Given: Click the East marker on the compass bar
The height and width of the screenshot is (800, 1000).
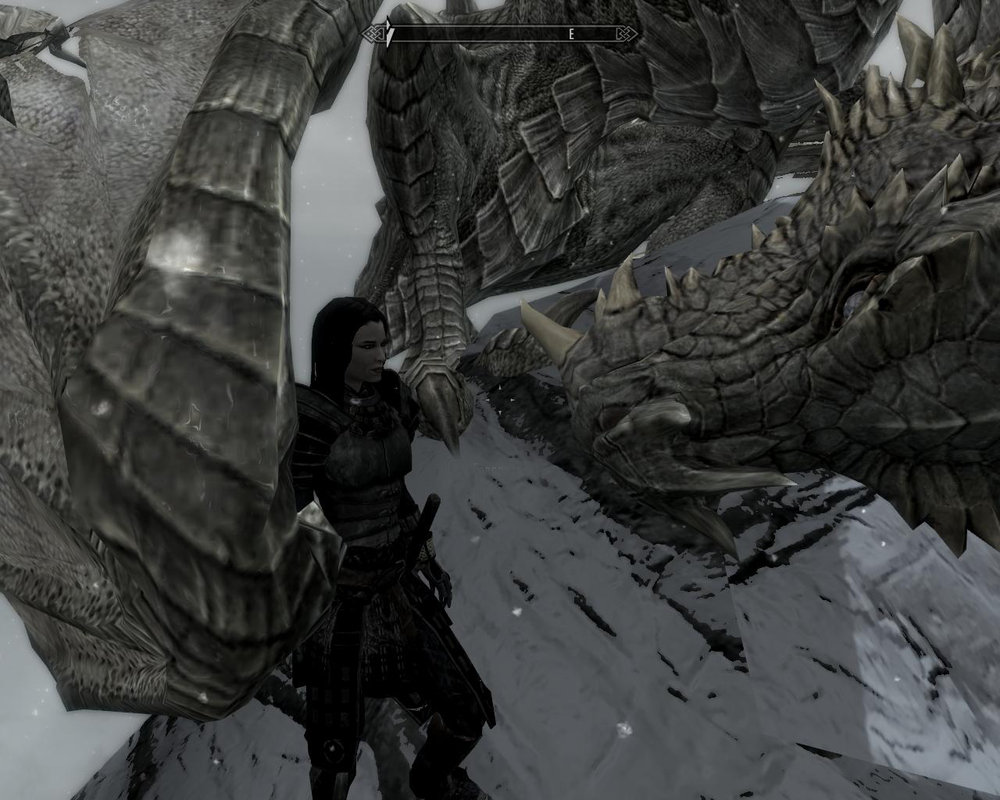Looking at the screenshot, I should click(x=572, y=34).
